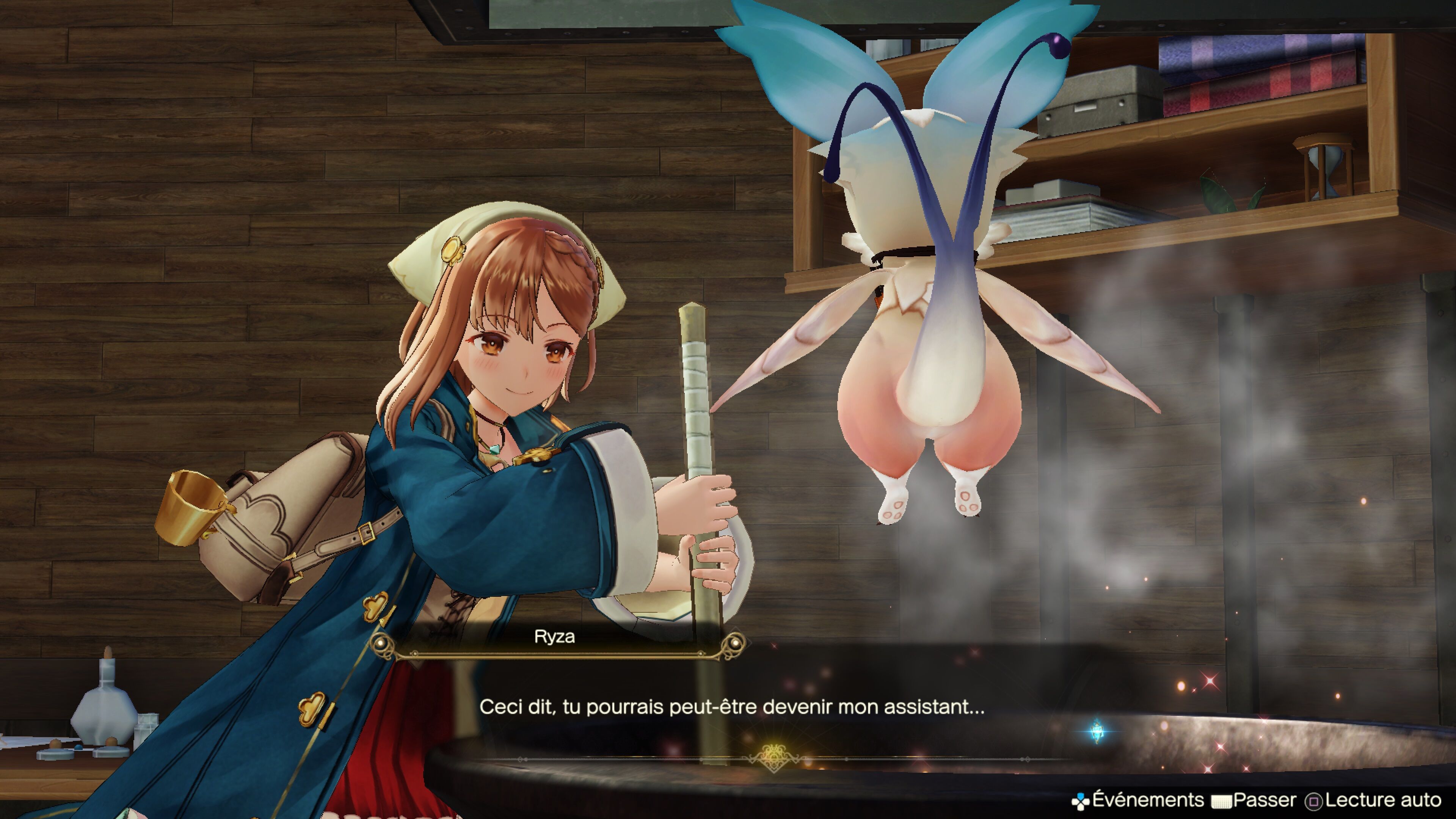The height and width of the screenshot is (819, 1456).
Task: Advance Ryza's dialogue by clicking the text line
Action: 731,707
